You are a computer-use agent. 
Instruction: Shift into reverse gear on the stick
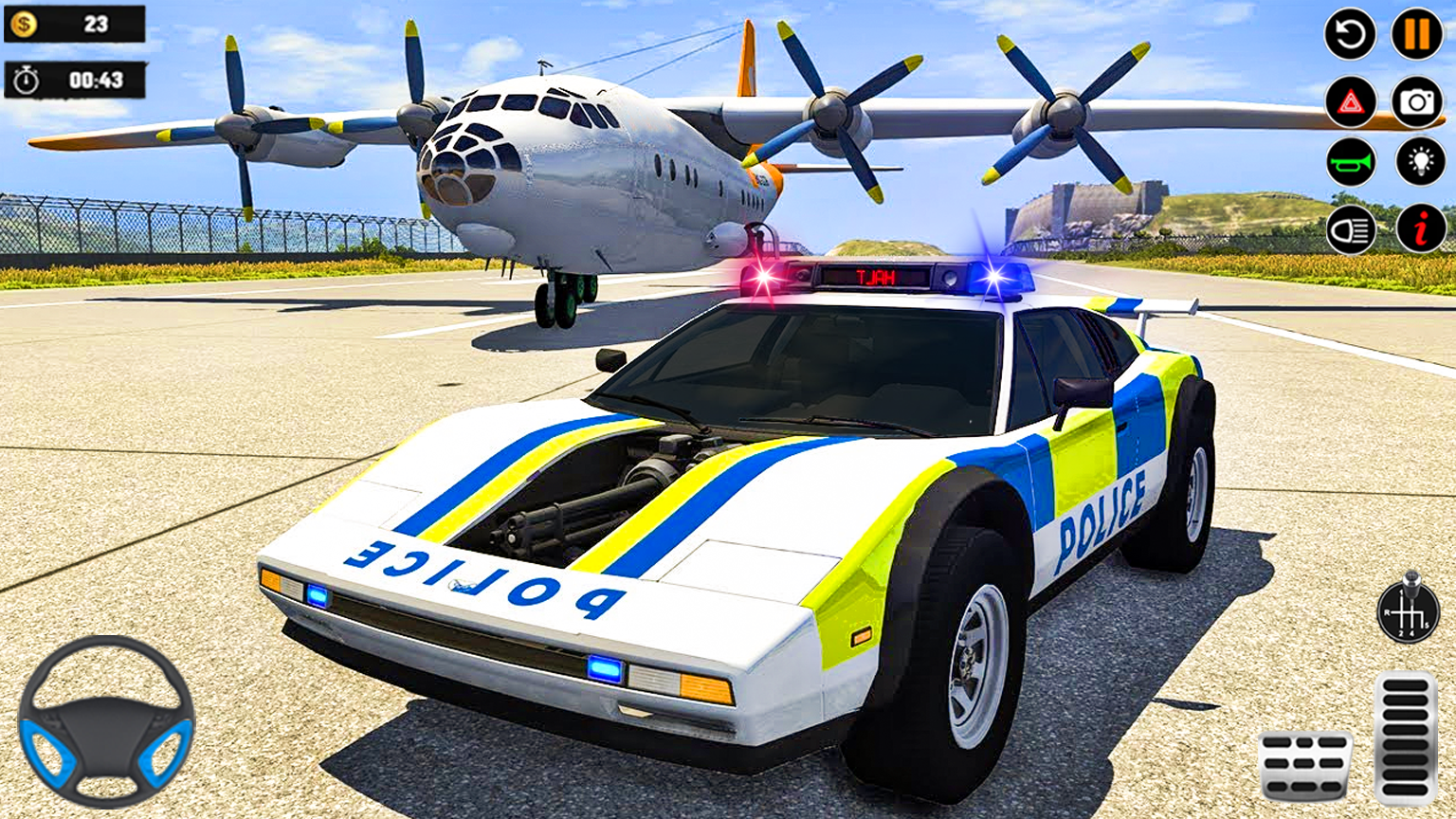(x=1387, y=611)
